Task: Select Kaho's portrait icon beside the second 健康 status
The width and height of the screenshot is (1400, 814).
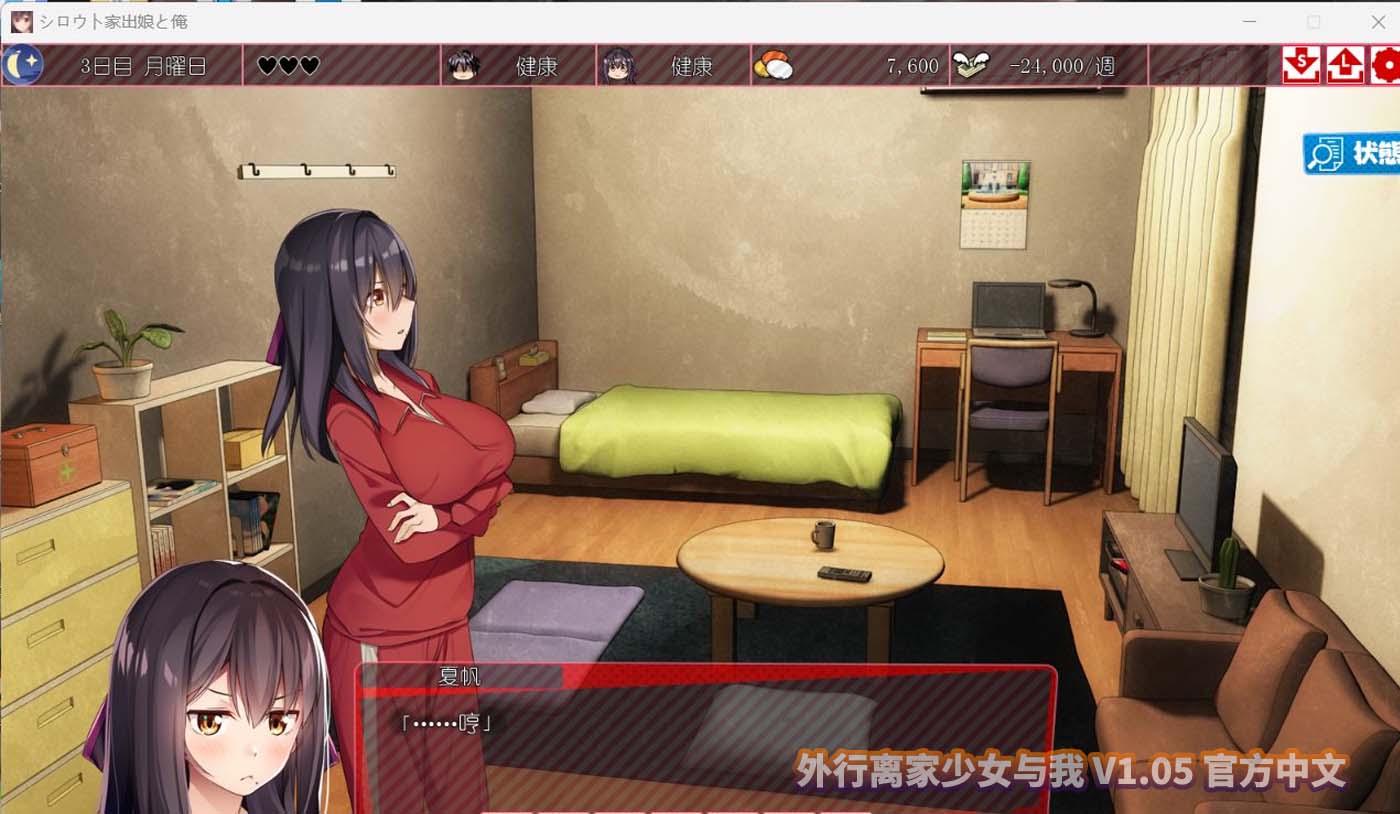Action: [x=619, y=66]
